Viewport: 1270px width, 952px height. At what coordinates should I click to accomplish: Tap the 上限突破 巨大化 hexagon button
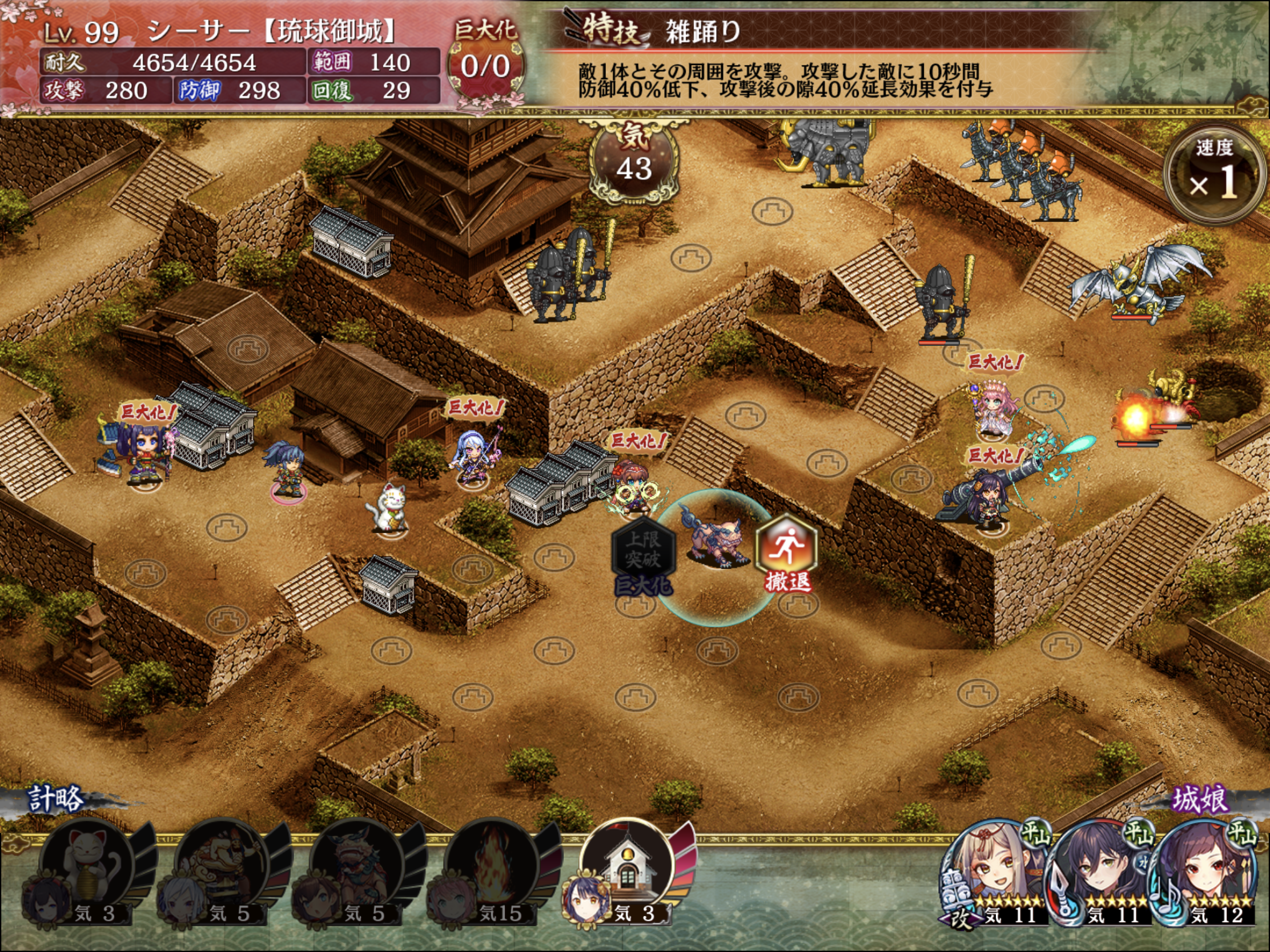tap(643, 552)
